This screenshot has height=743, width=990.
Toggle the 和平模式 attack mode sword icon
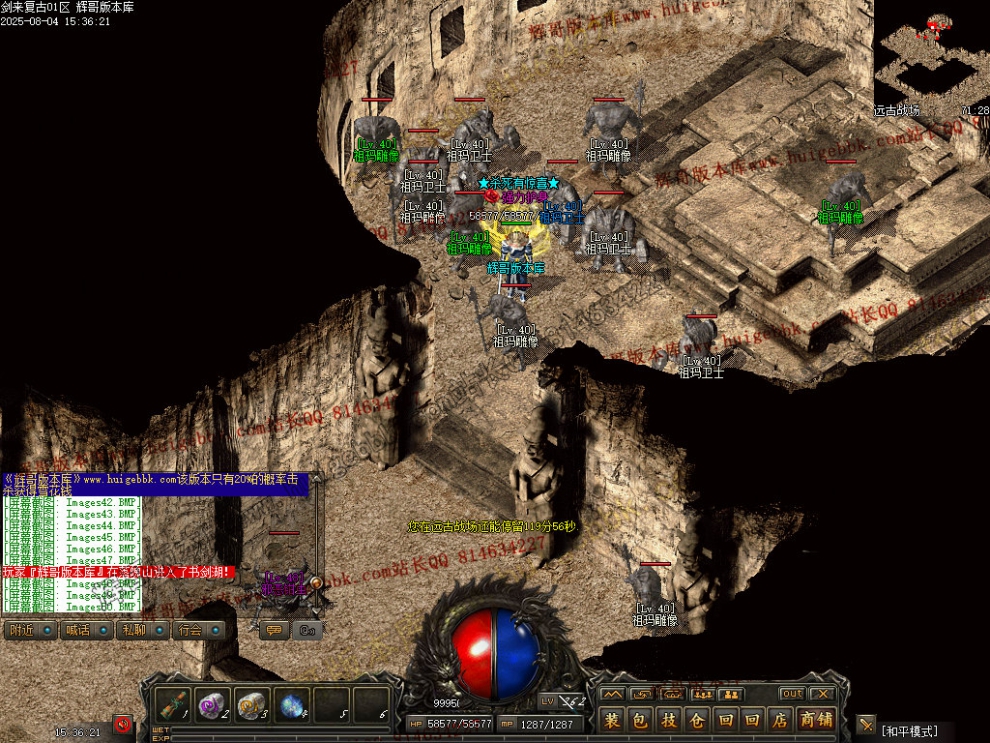866,725
